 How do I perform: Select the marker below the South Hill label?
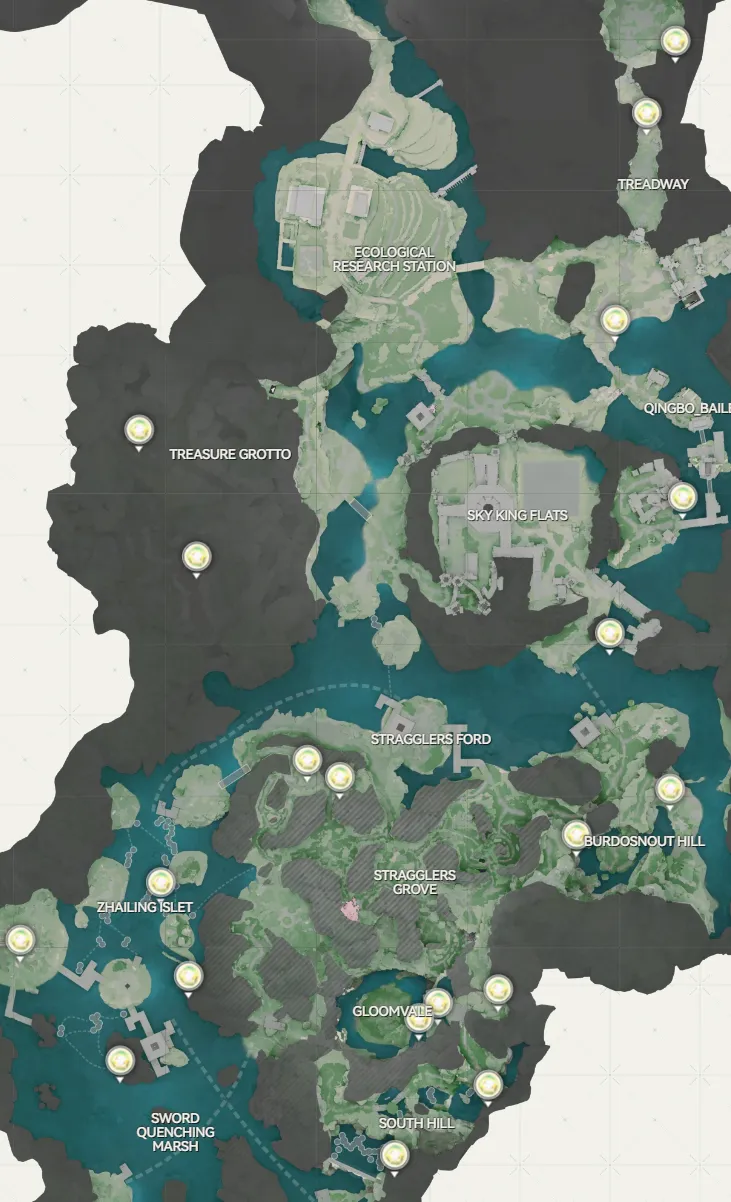click(x=394, y=1157)
